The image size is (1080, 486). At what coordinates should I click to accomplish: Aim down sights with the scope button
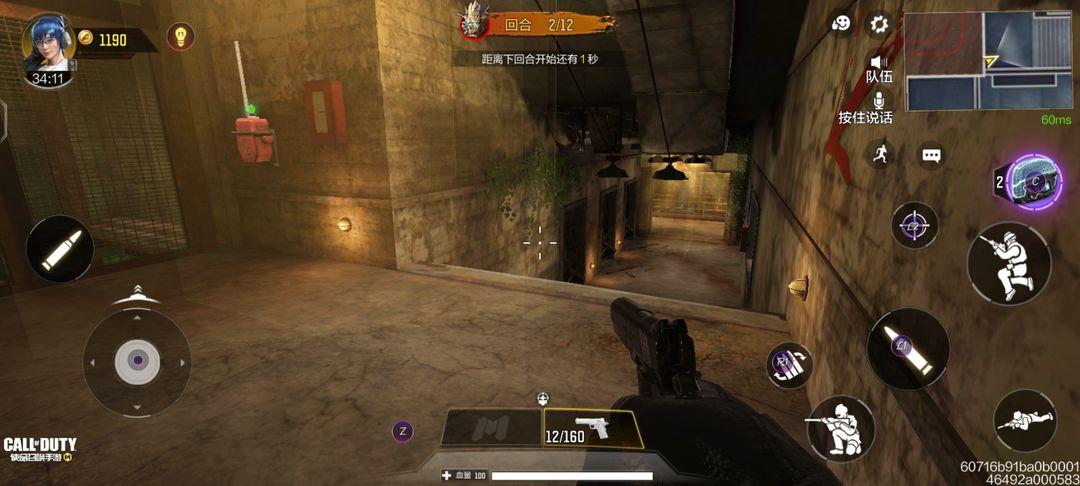tap(914, 226)
